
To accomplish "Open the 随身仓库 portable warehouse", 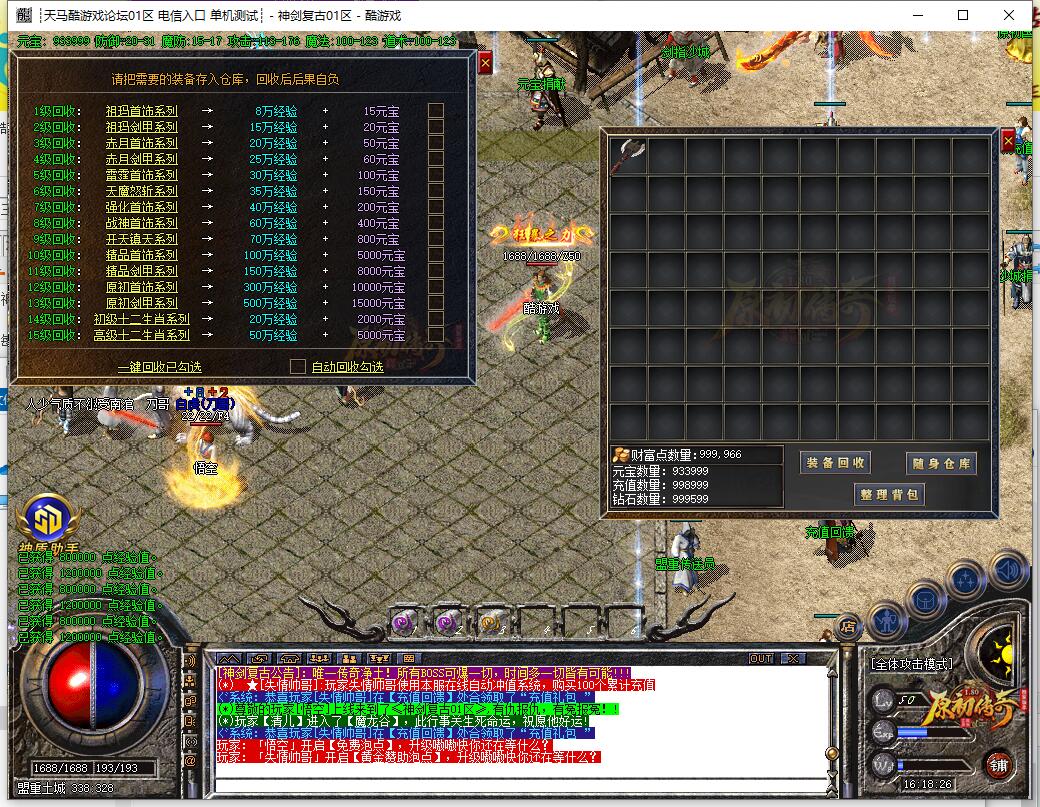I will [x=940, y=463].
